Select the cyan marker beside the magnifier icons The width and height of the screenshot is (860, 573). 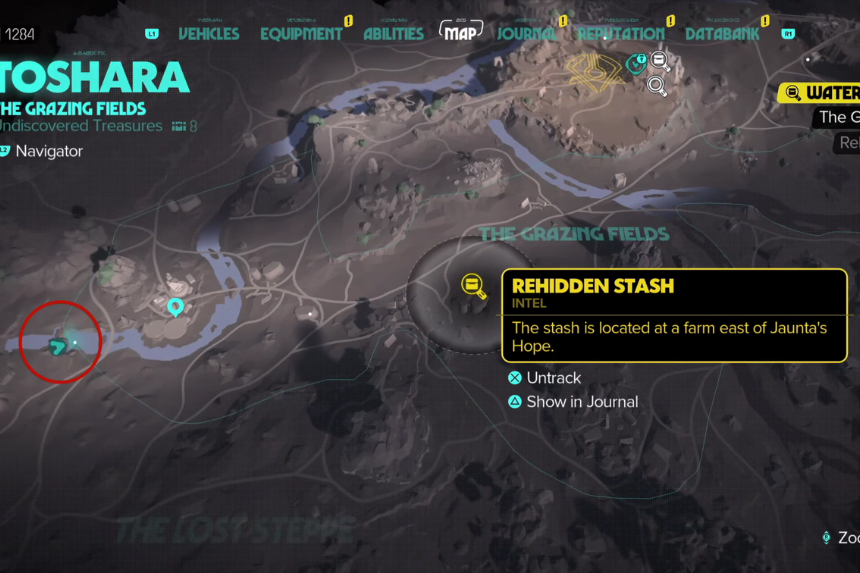tap(634, 65)
